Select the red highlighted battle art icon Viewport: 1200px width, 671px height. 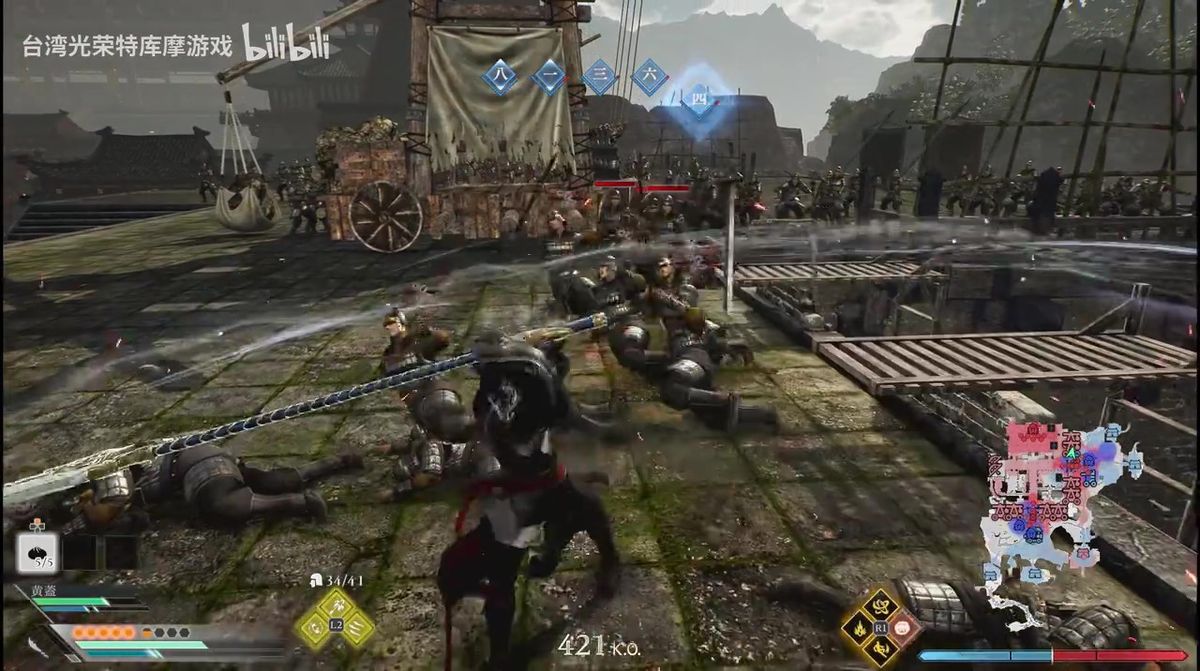904,628
